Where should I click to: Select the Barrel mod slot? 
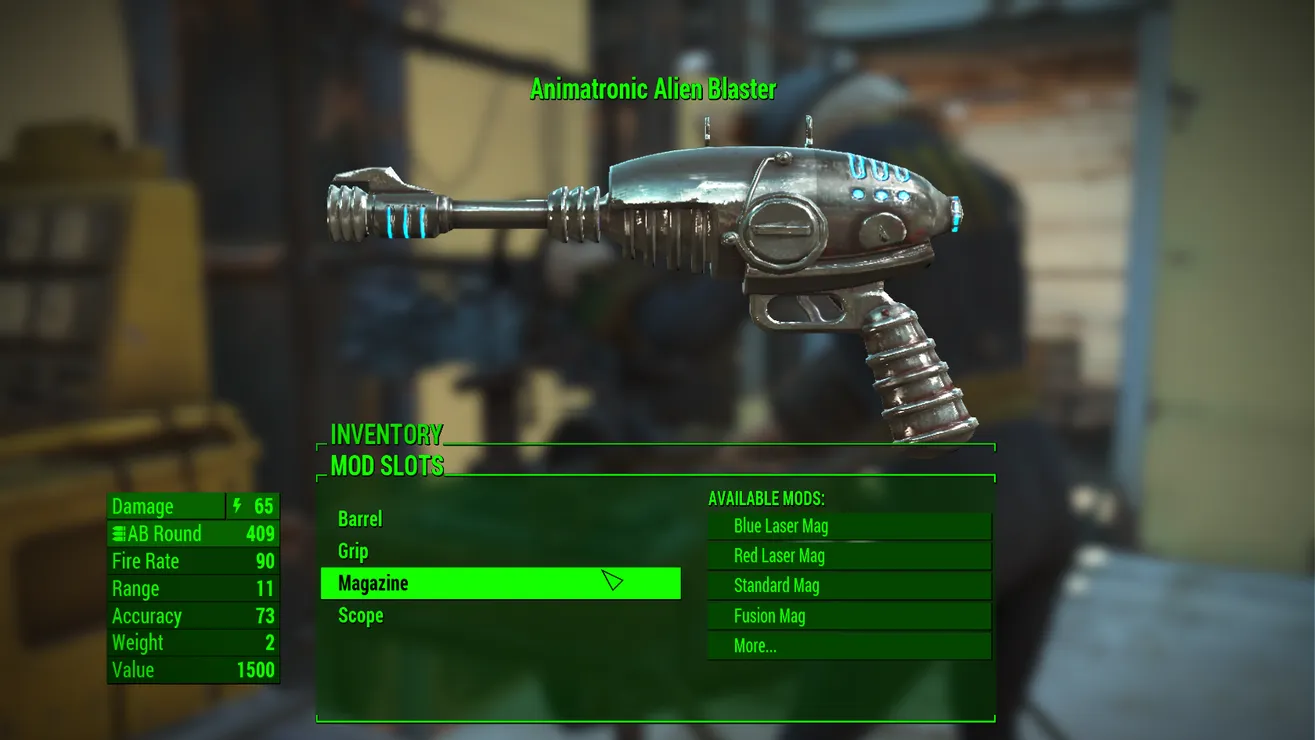click(360, 519)
